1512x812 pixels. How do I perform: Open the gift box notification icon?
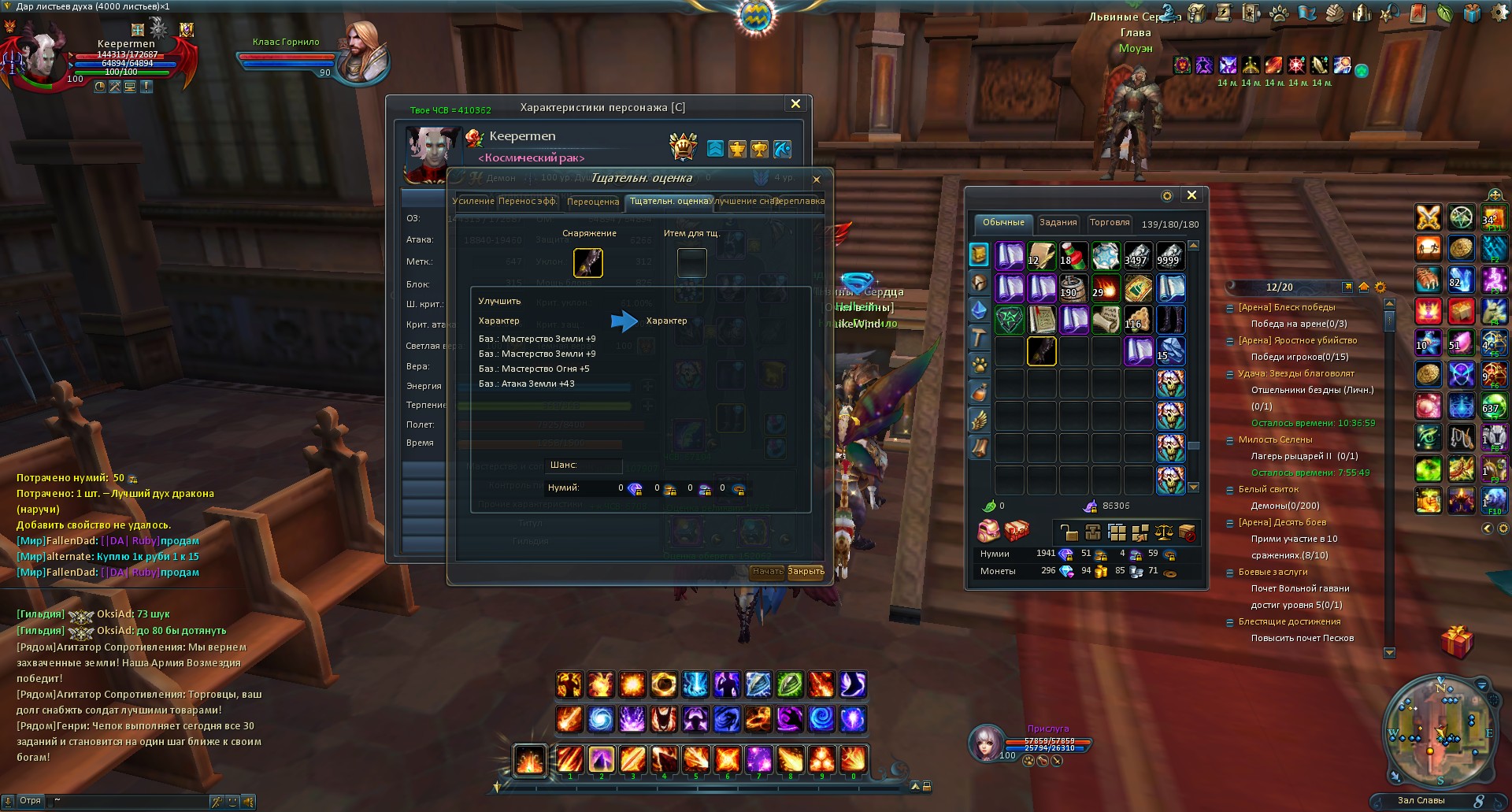1456,641
